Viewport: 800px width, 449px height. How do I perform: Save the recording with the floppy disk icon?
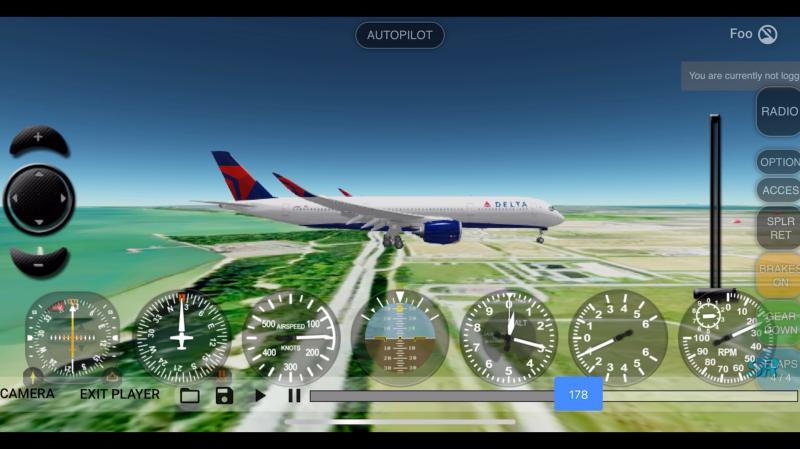[224, 395]
